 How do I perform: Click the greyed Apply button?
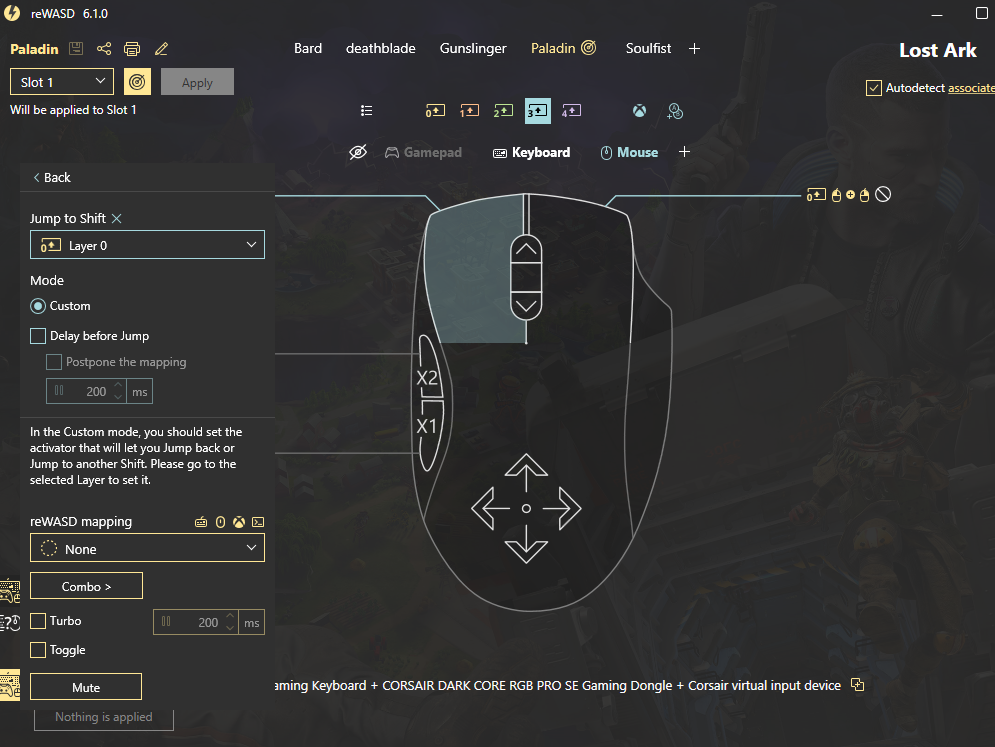coord(197,82)
